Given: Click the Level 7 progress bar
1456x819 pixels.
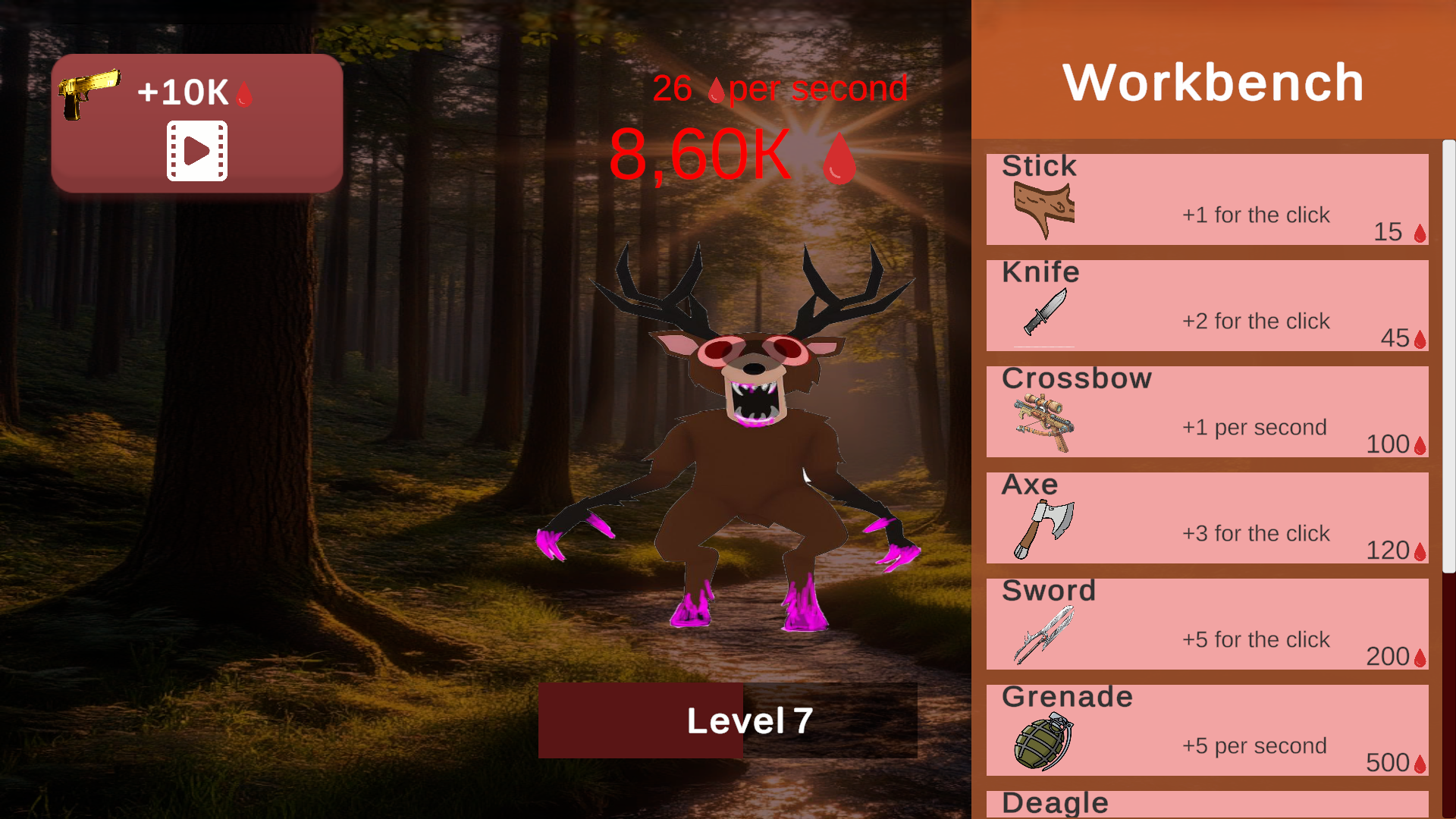Looking at the screenshot, I should 727,720.
